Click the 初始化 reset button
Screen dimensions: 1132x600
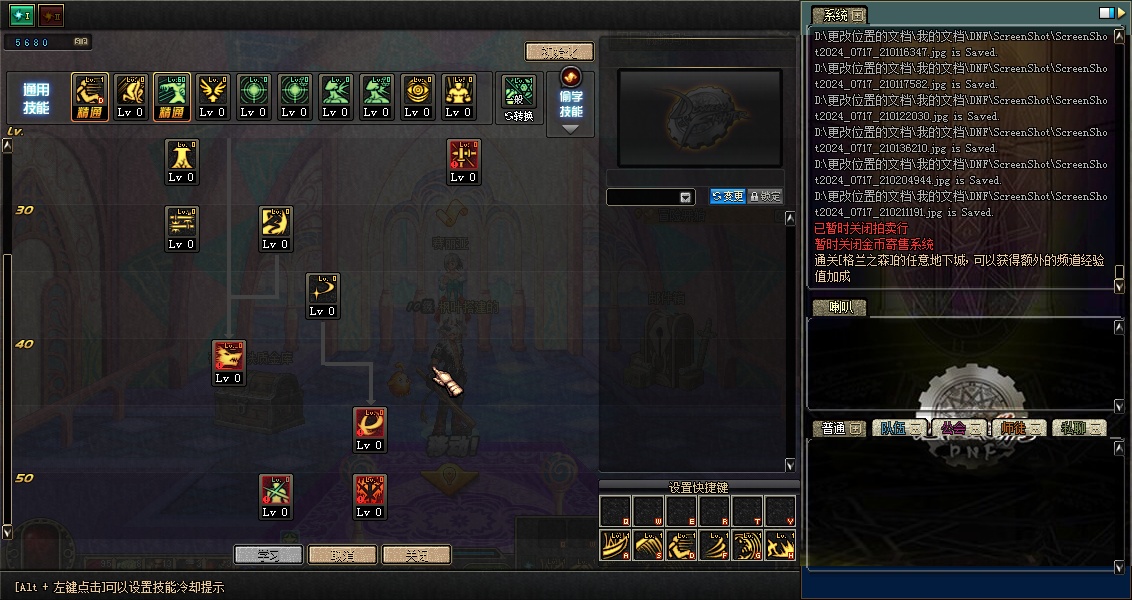(x=559, y=51)
